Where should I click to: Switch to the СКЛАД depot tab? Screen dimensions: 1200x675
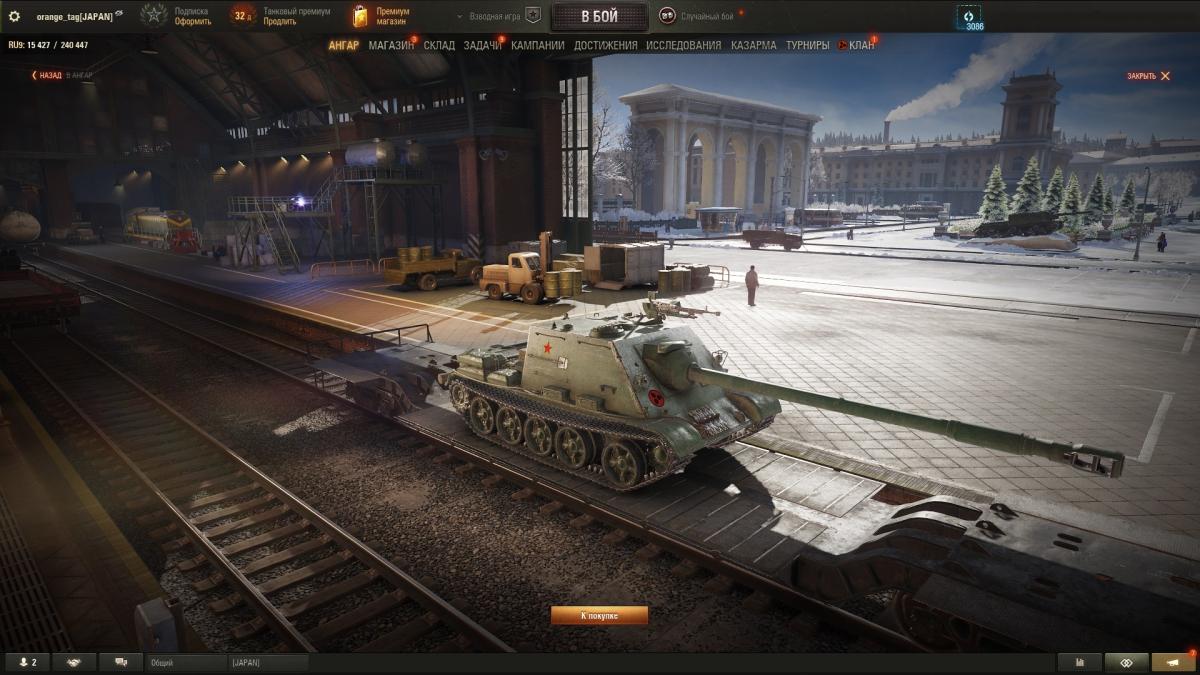439,45
